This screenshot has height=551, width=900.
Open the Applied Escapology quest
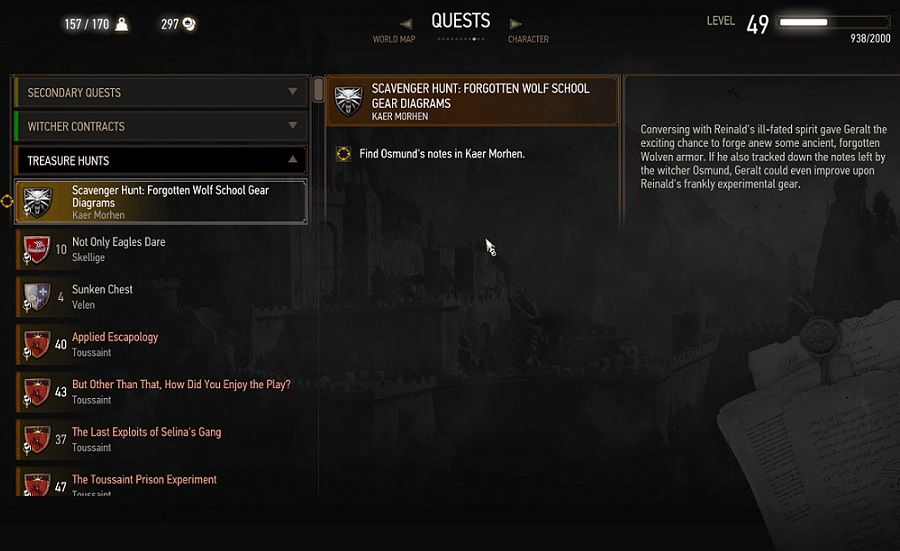click(160, 344)
